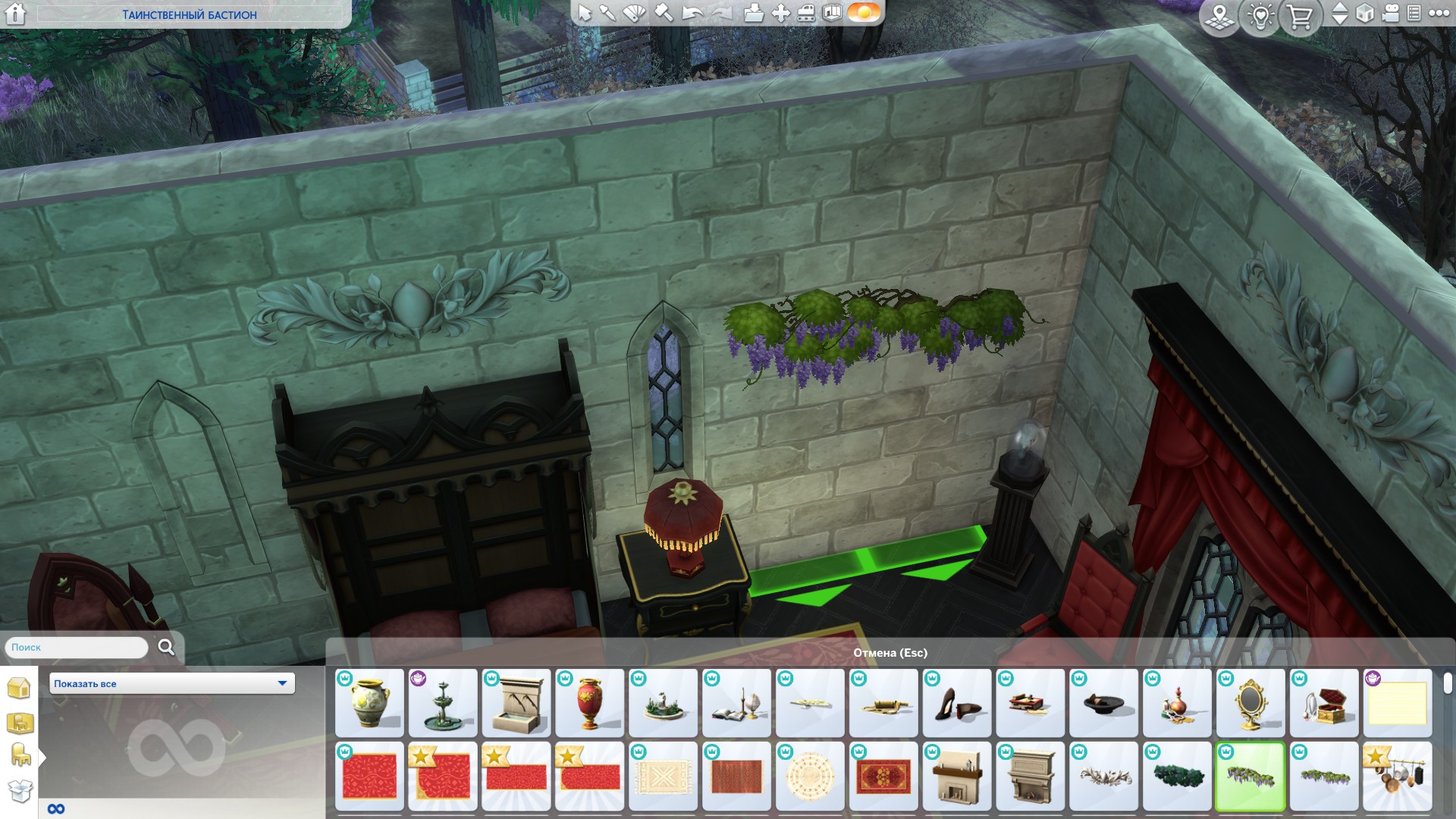Activate the sledgehammer tool

pyautogui.click(x=664, y=13)
